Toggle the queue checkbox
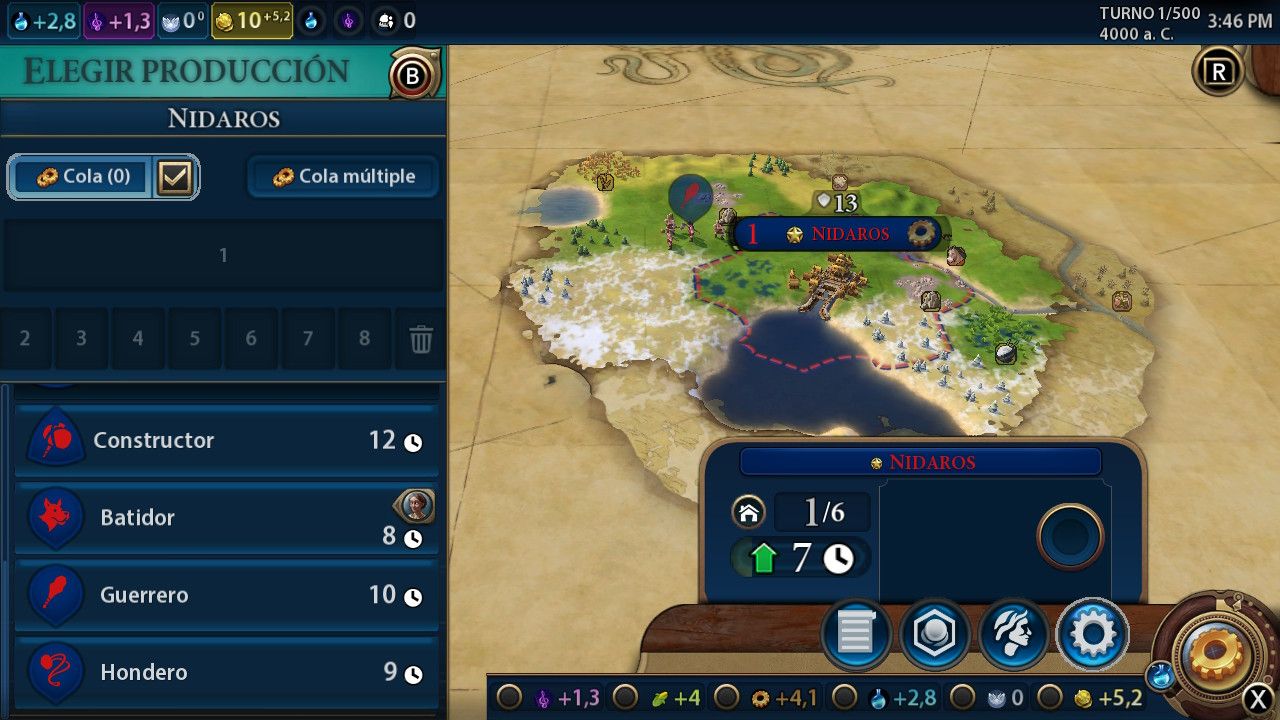Screen dimensions: 1280x720 [175, 177]
